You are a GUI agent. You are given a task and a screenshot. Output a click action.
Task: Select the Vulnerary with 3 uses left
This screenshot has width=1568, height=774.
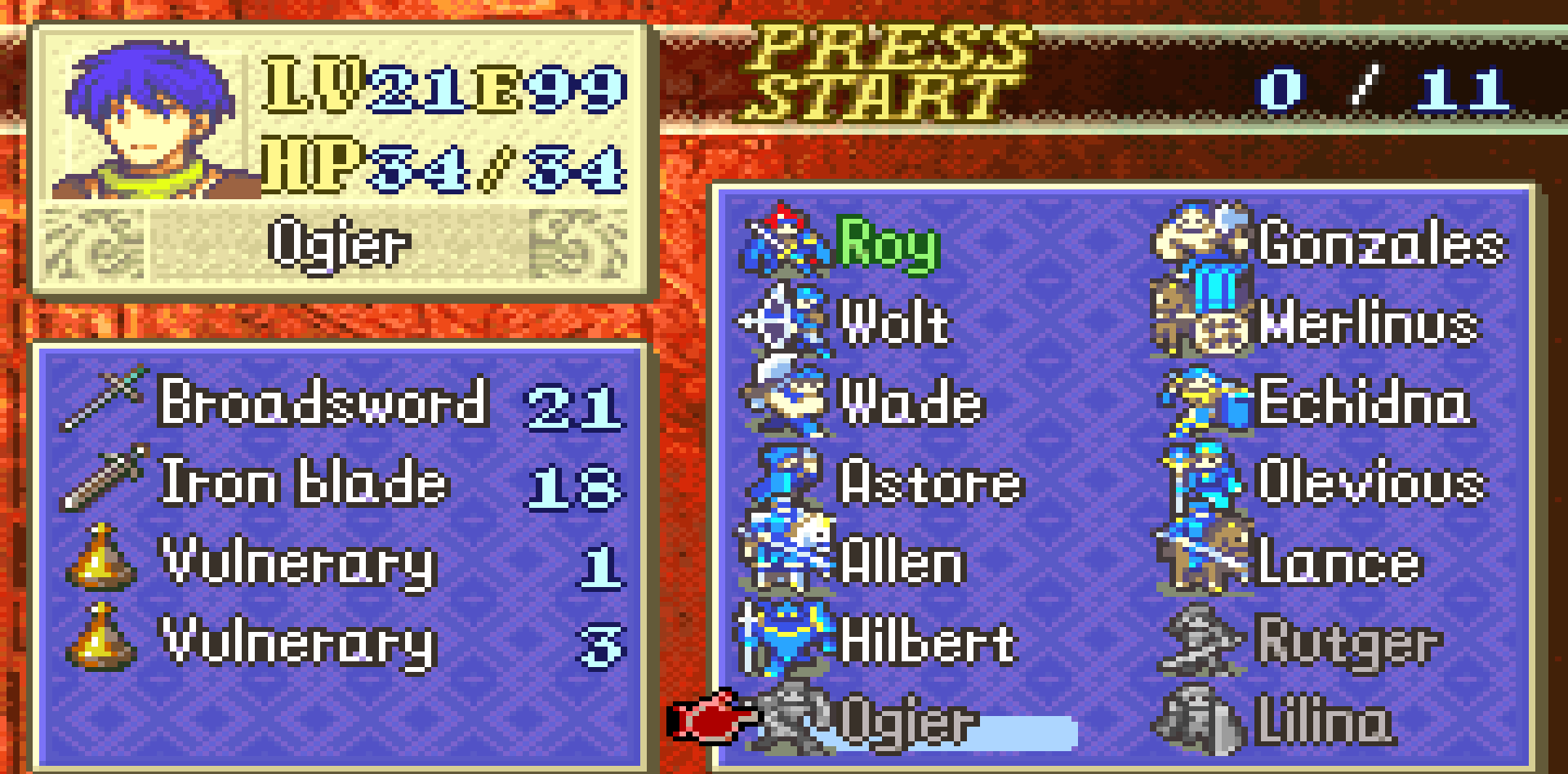[x=299, y=642]
